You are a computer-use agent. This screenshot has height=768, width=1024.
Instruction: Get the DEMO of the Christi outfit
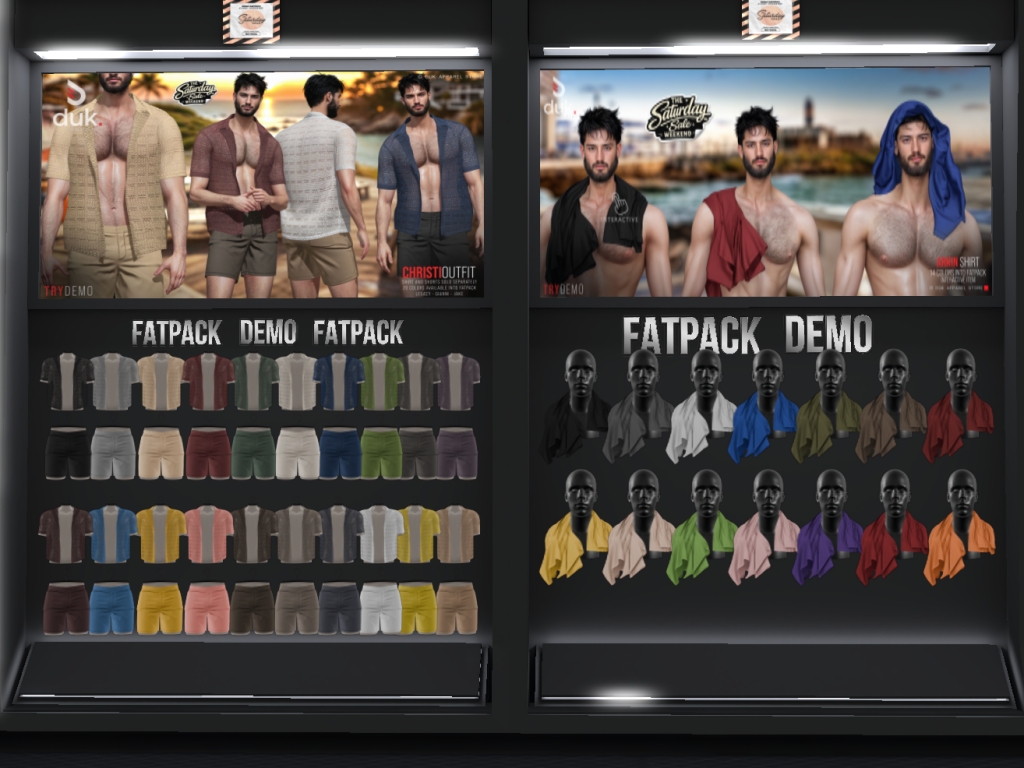(267, 332)
